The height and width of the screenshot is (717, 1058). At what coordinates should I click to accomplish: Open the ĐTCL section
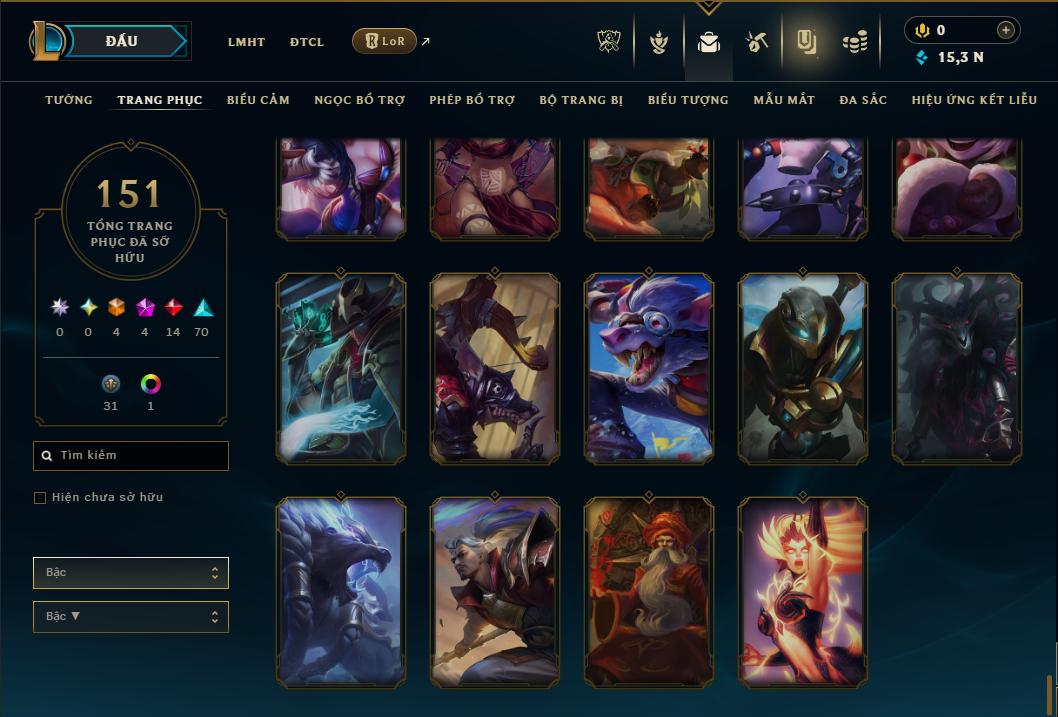coord(307,42)
